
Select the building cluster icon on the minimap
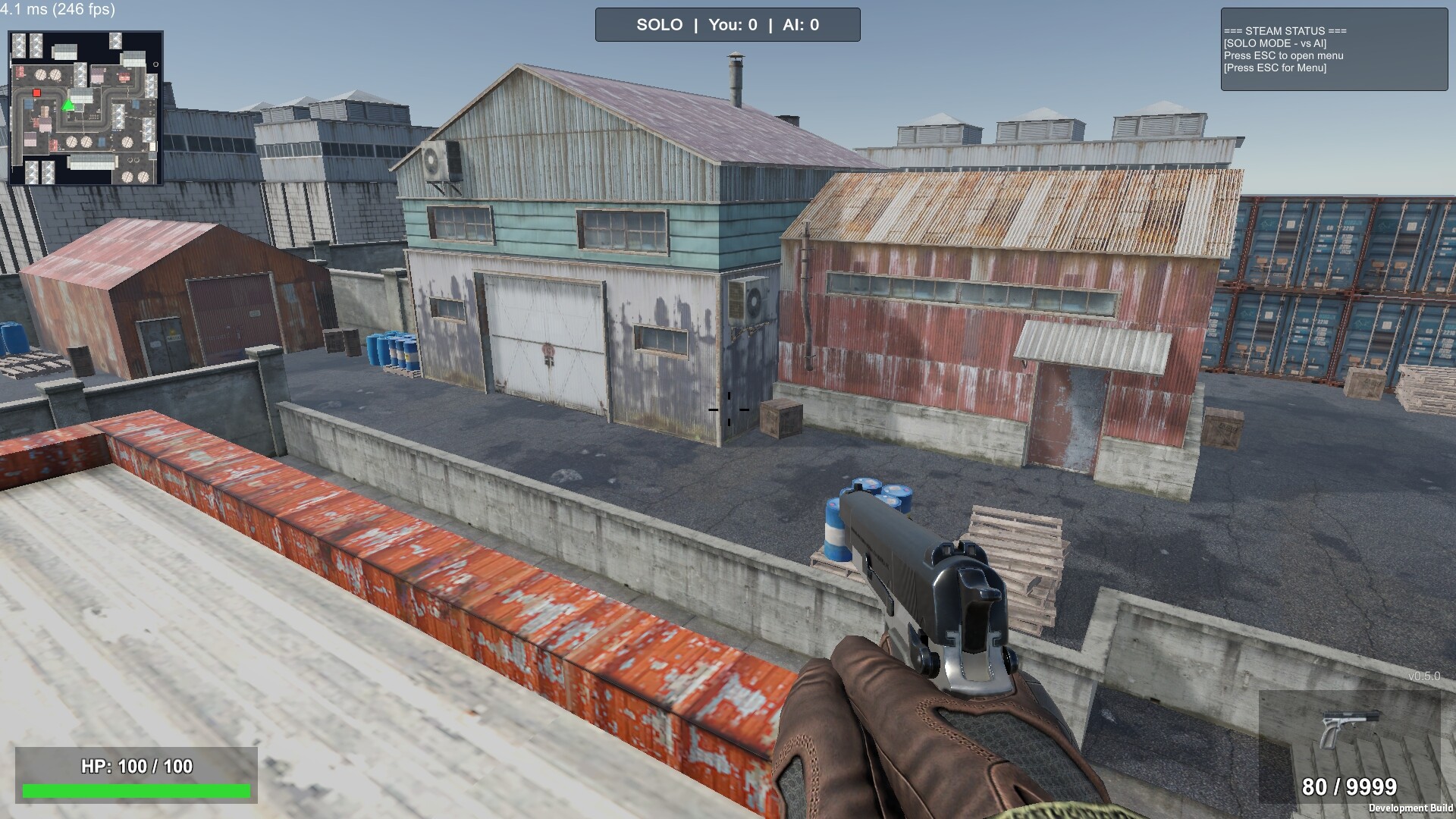[26, 45]
